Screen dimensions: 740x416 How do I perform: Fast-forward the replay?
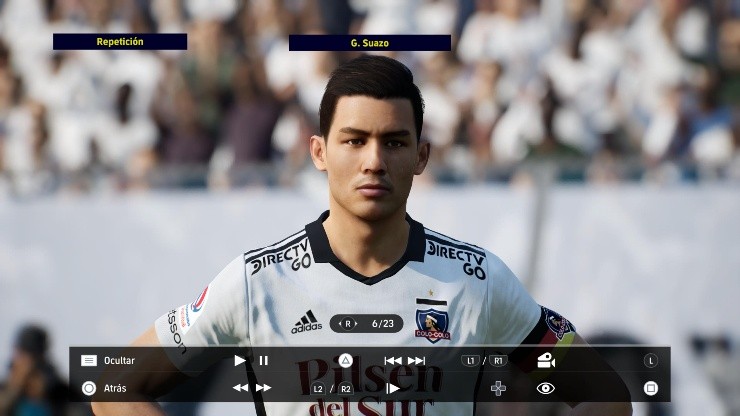[263, 388]
